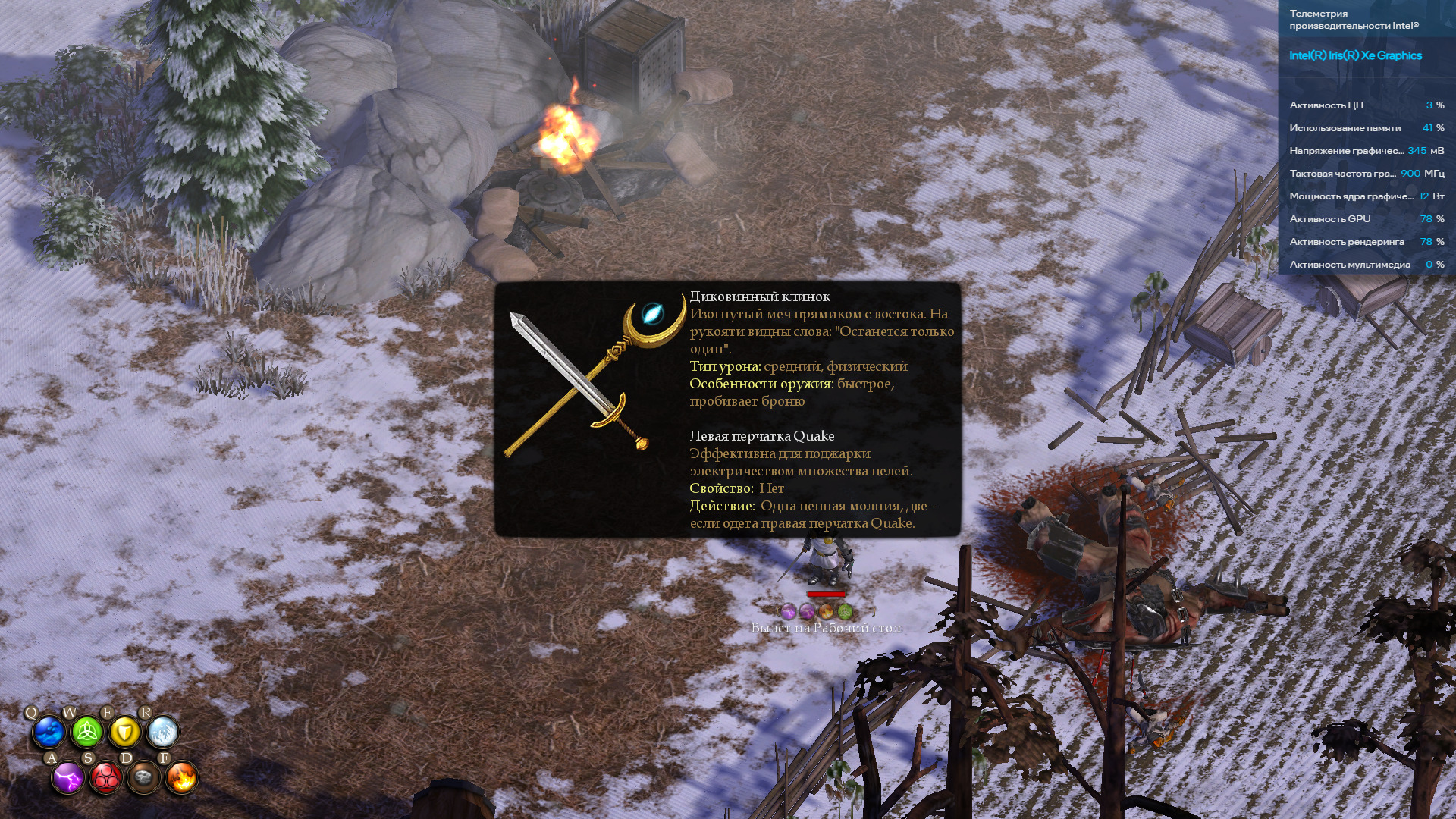Activate the yellow Shield element orb
Viewport: 1456px width, 819px height.
pyautogui.click(x=124, y=733)
